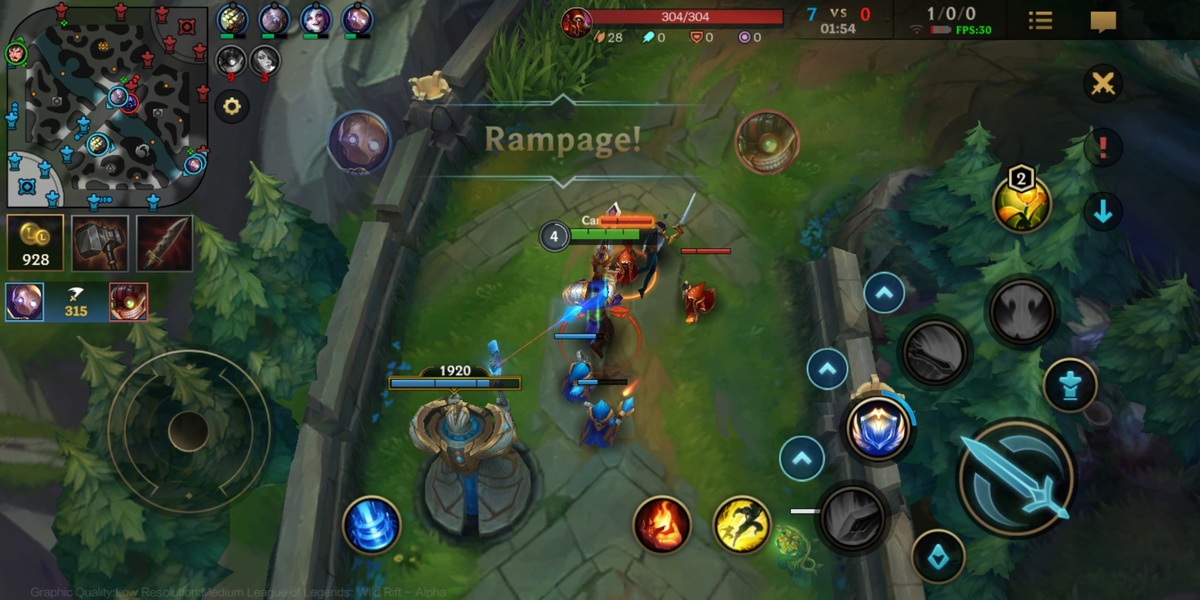Cast the yellow Flash spell
The image size is (1200, 600).
click(x=742, y=524)
